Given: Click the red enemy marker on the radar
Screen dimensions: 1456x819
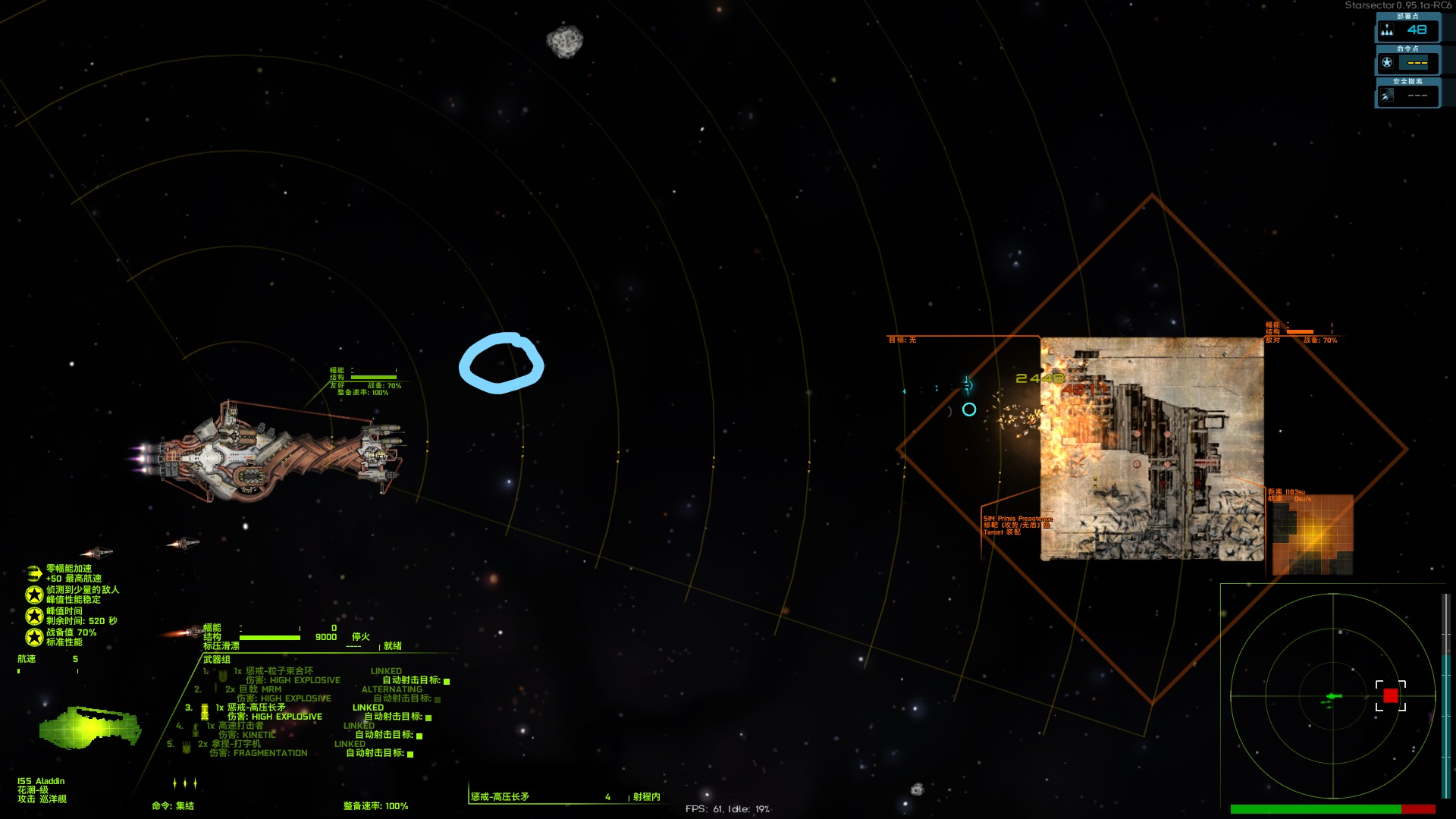Looking at the screenshot, I should tap(1390, 695).
